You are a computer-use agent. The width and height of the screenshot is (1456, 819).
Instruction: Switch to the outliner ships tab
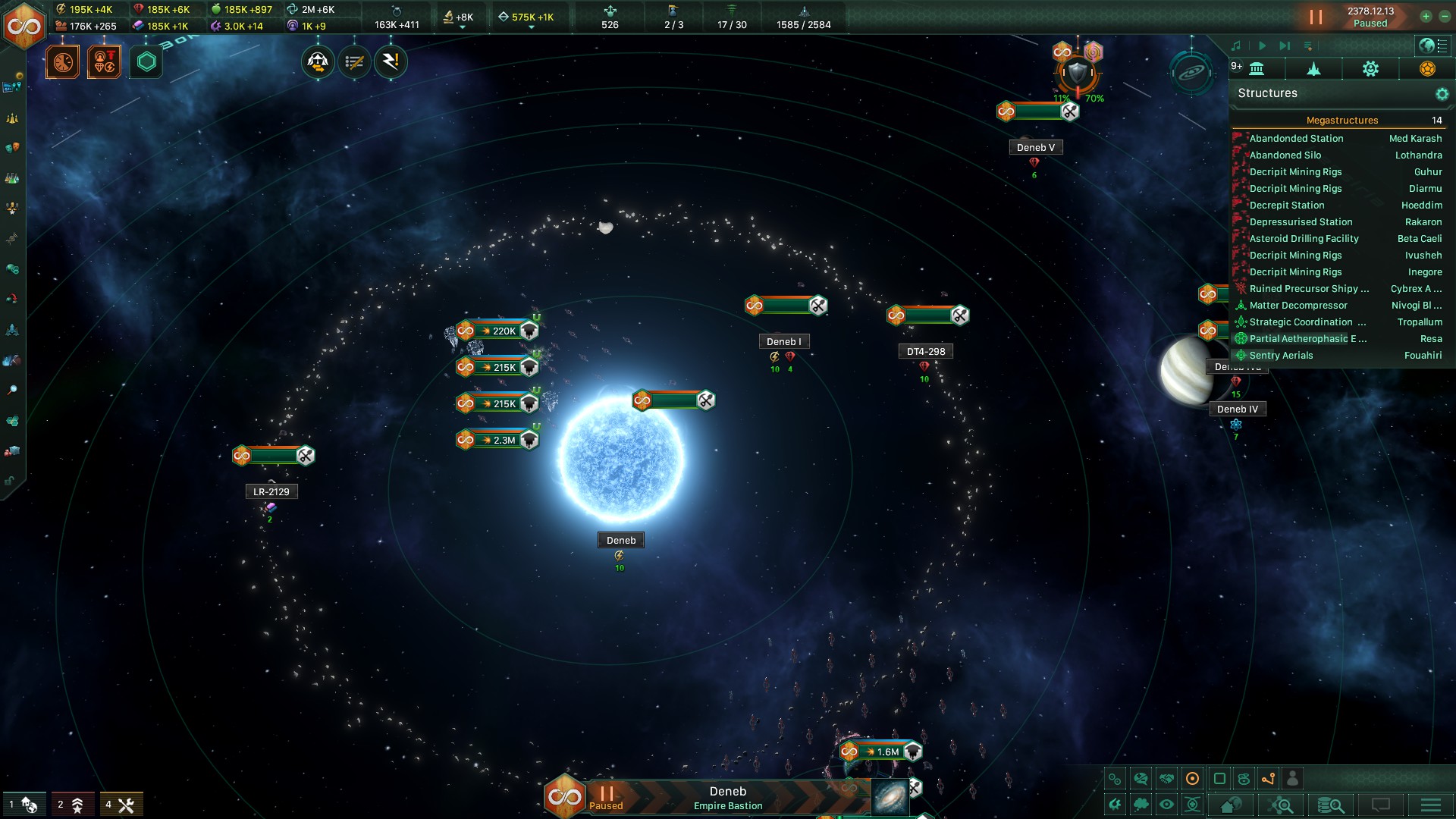pos(1313,69)
